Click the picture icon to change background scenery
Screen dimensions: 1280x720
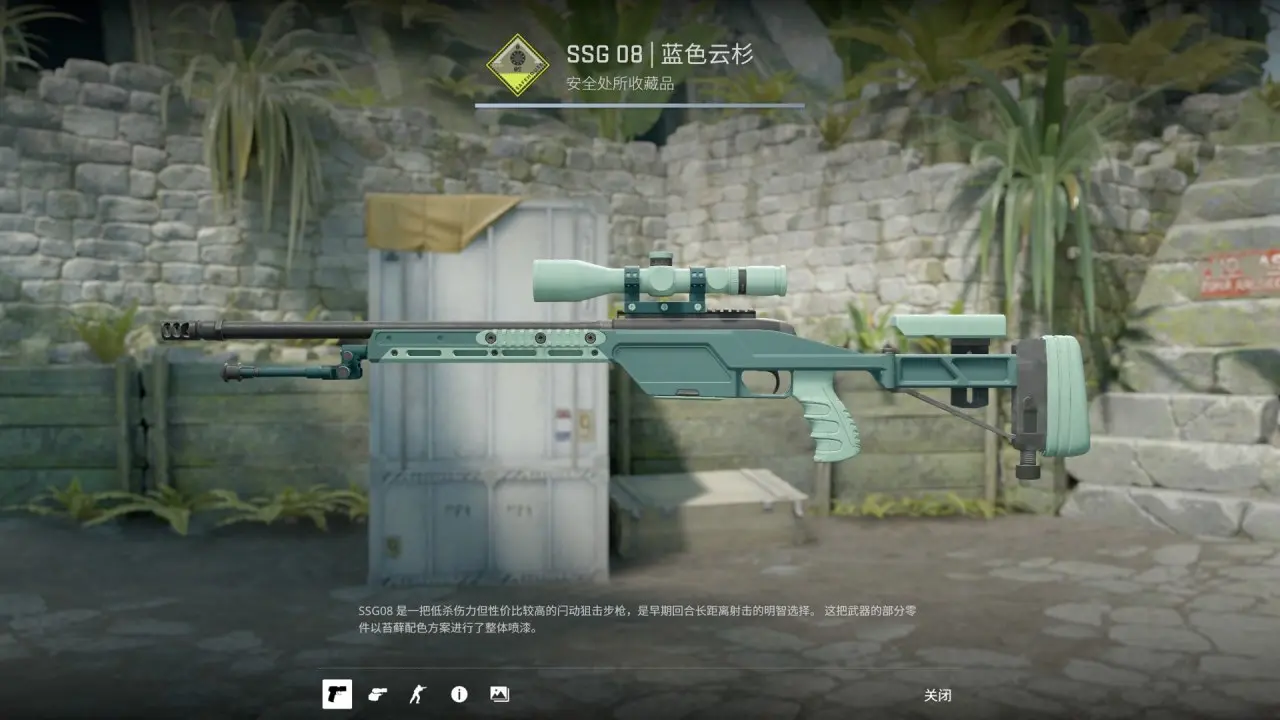point(499,694)
